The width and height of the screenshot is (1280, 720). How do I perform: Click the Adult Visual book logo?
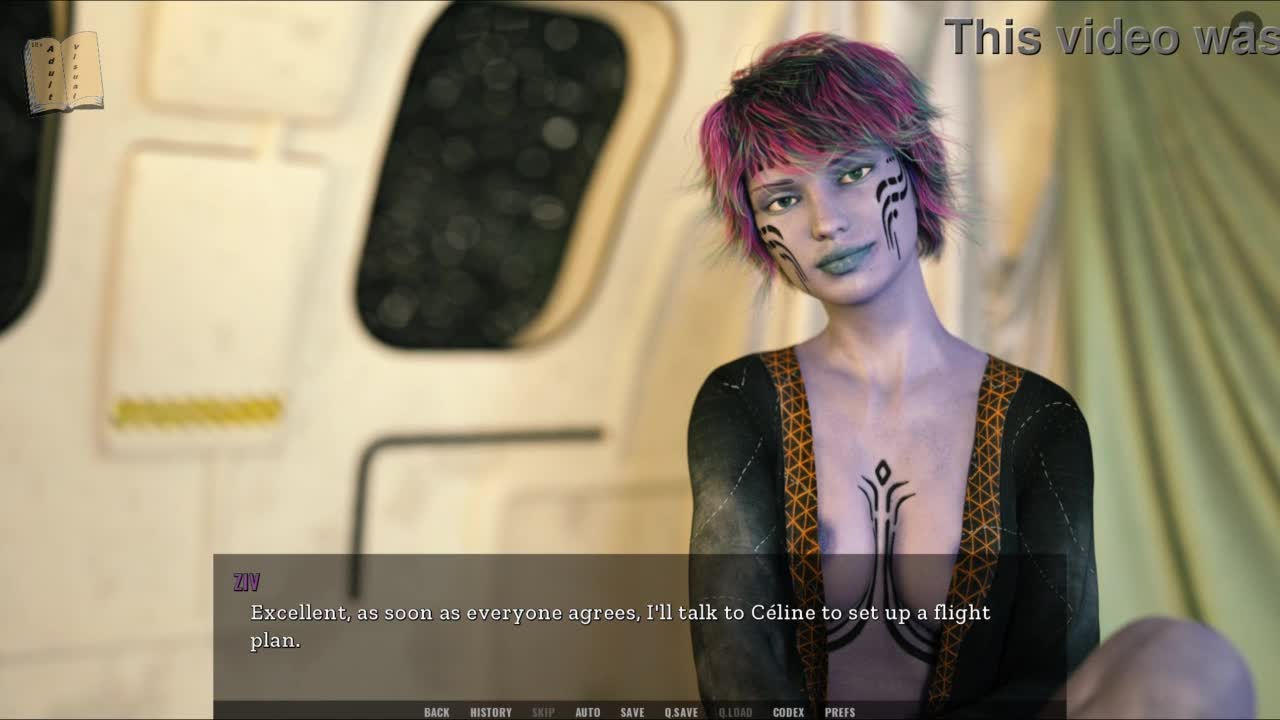click(63, 72)
